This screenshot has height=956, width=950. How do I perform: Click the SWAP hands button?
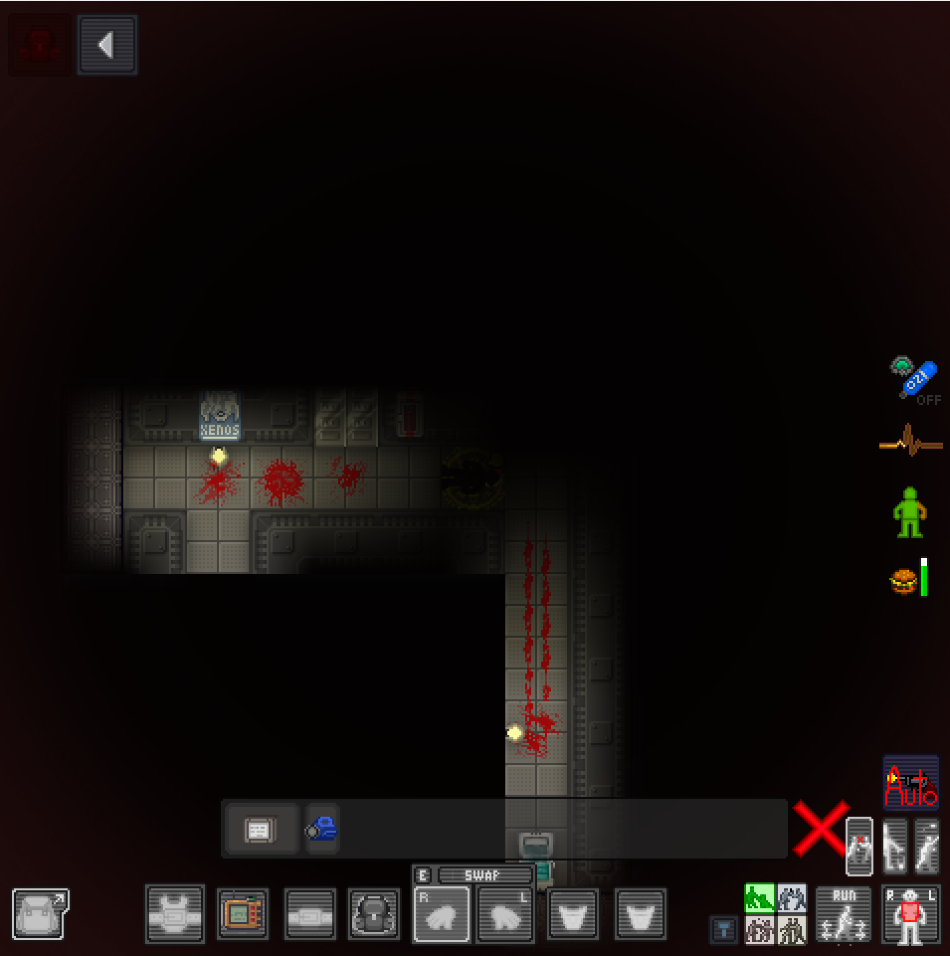pyautogui.click(x=485, y=875)
